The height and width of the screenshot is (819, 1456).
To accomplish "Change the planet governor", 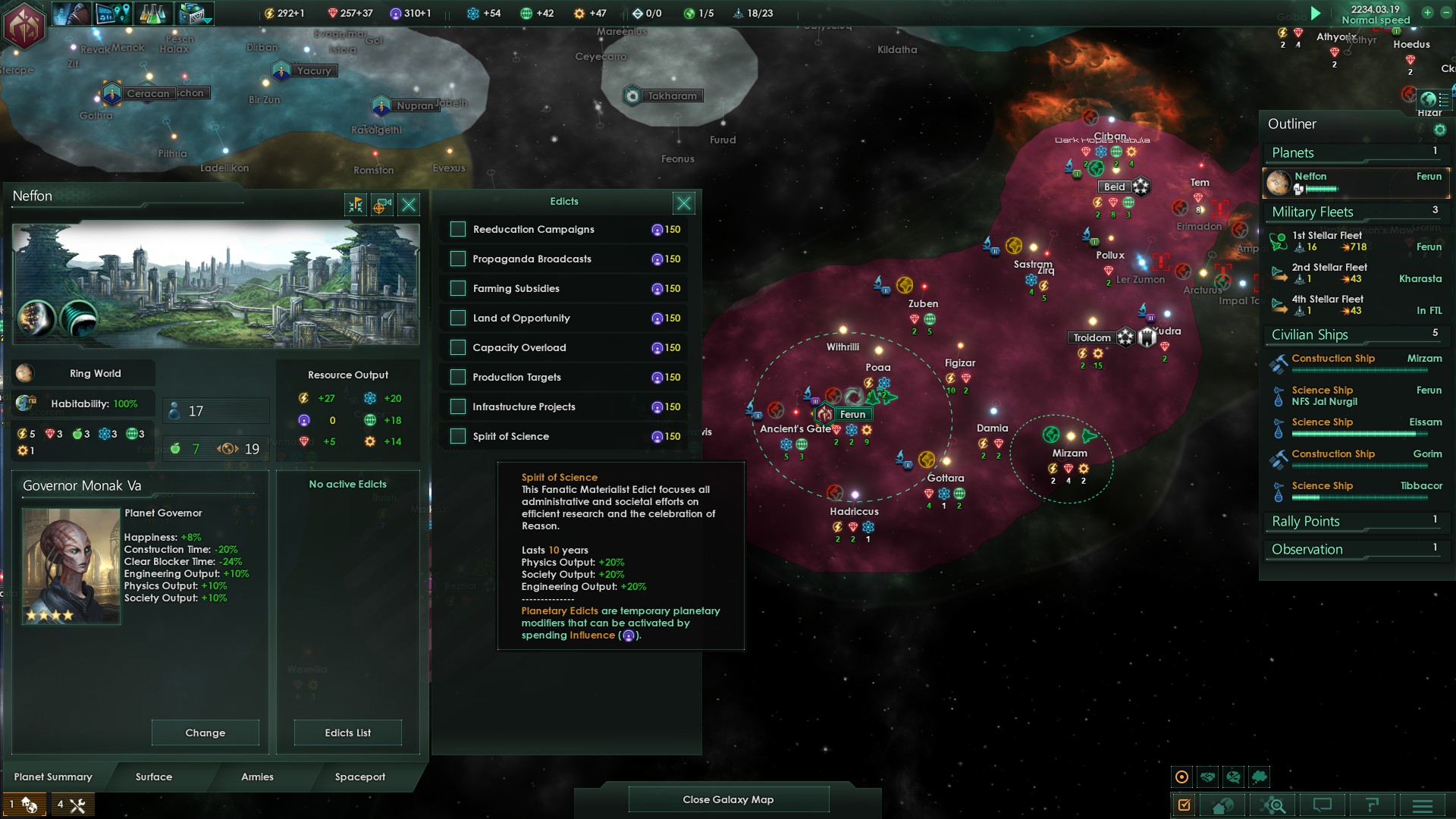I will (x=205, y=733).
